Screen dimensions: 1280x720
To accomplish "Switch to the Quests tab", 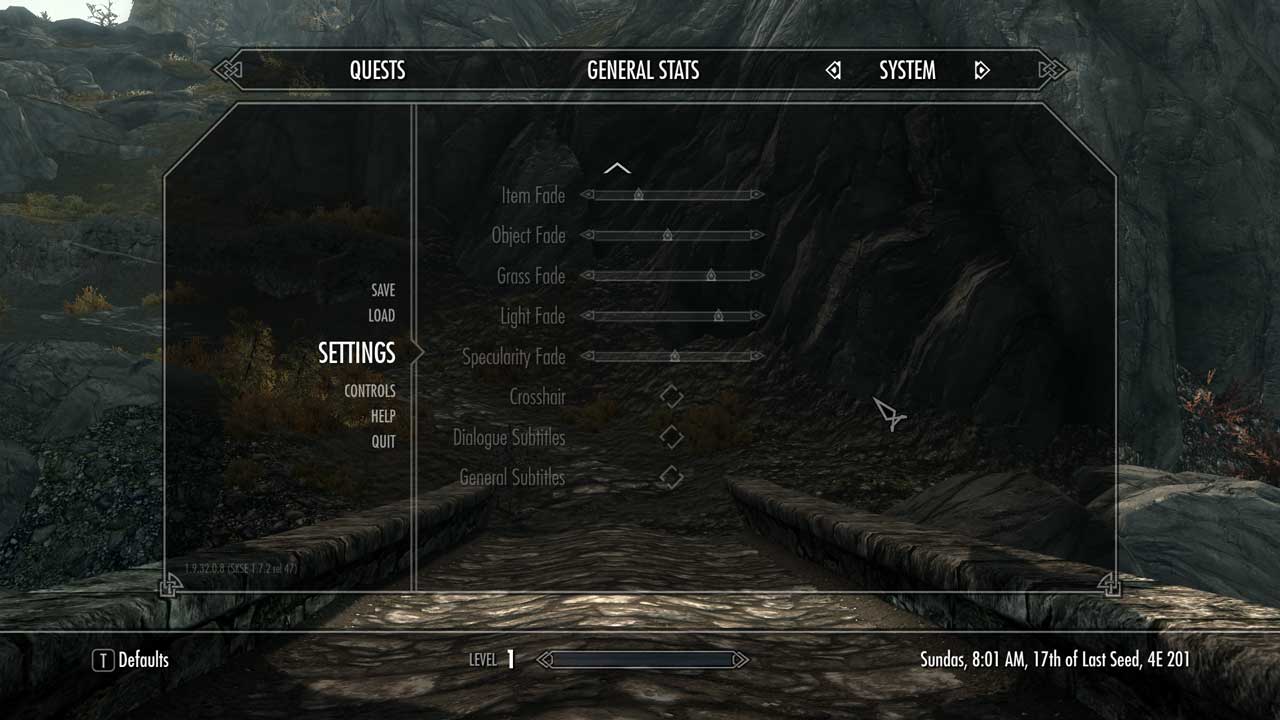I will click(377, 70).
